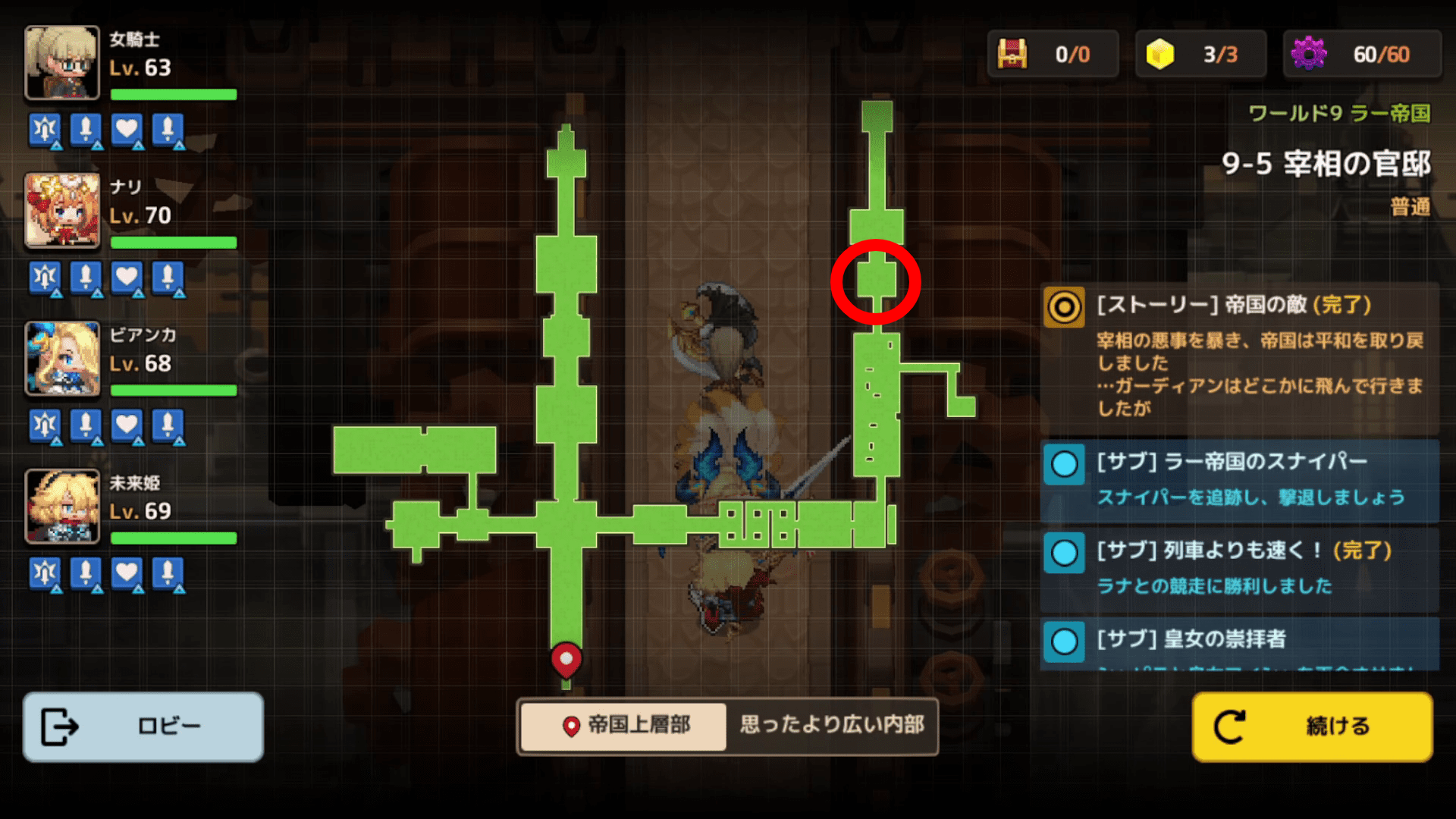Continue the stage with 続ける button

1312,726
